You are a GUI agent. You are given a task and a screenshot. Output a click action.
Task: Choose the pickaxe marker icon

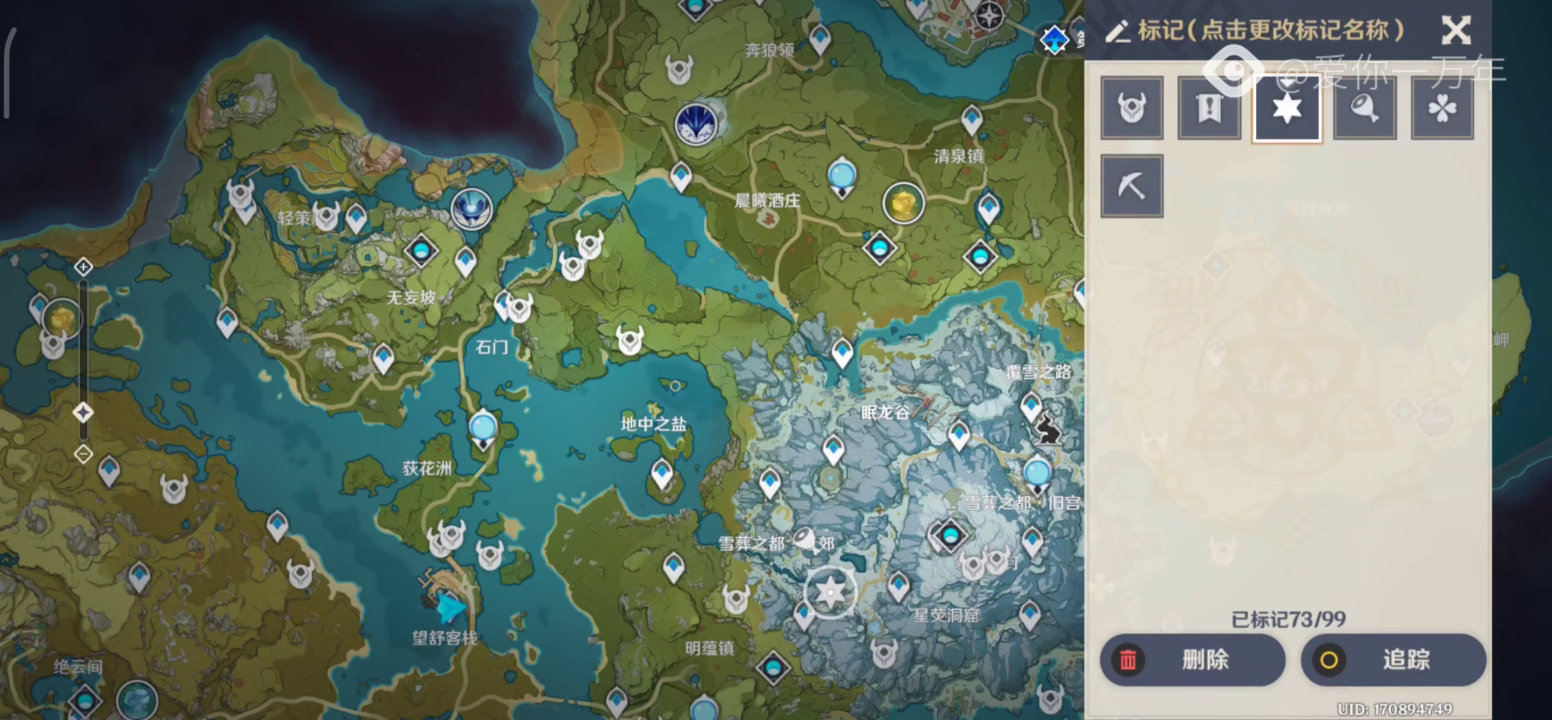pos(1132,186)
